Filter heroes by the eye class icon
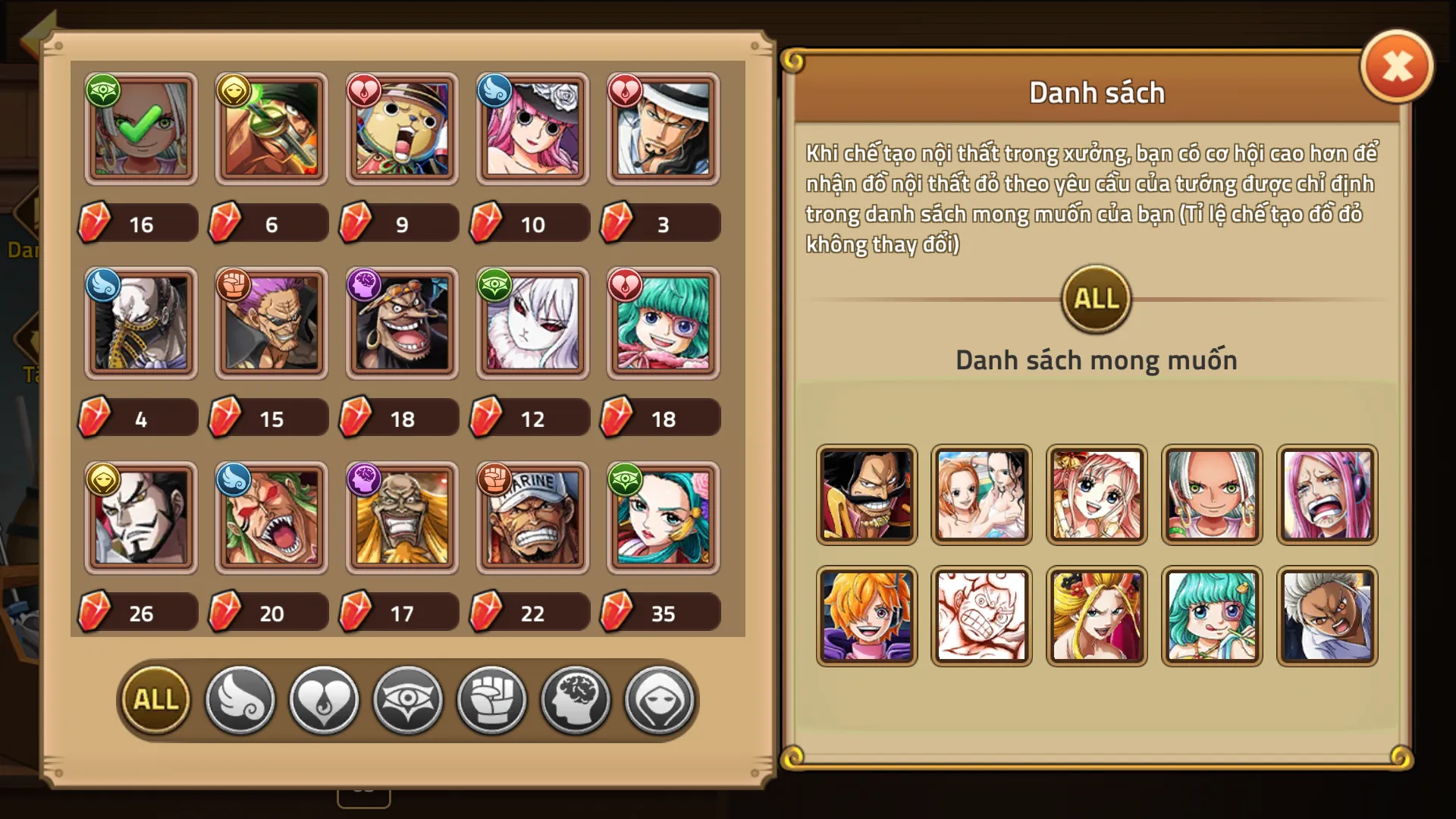 coord(407,700)
